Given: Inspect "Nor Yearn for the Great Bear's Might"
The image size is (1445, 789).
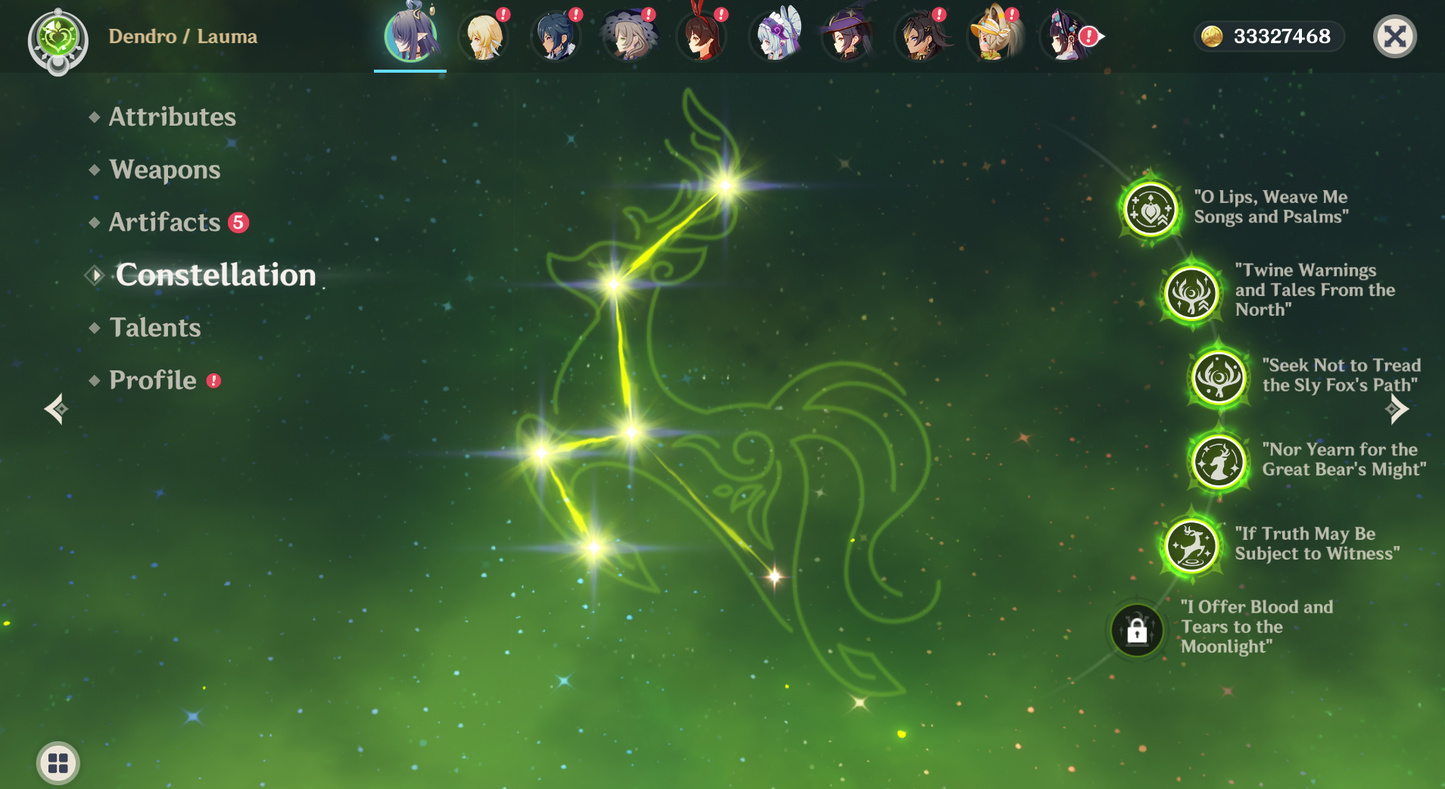Looking at the screenshot, I should [1219, 461].
